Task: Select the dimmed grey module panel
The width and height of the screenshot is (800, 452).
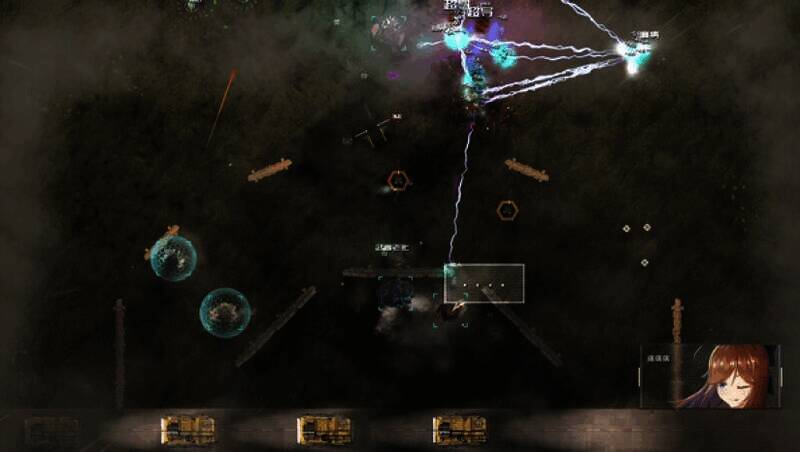Action: (52, 430)
